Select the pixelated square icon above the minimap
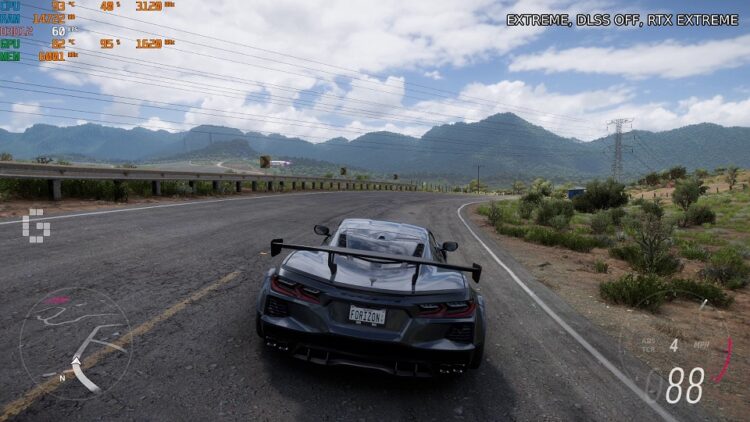Image resolution: width=750 pixels, height=422 pixels. tap(35, 225)
